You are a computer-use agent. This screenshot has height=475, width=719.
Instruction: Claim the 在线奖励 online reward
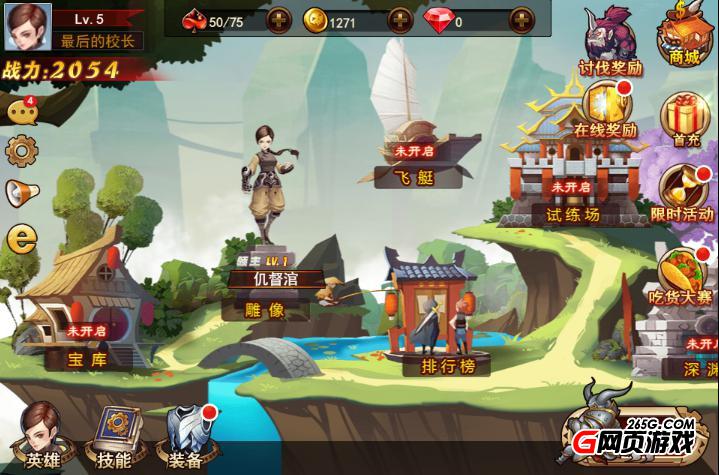click(604, 108)
